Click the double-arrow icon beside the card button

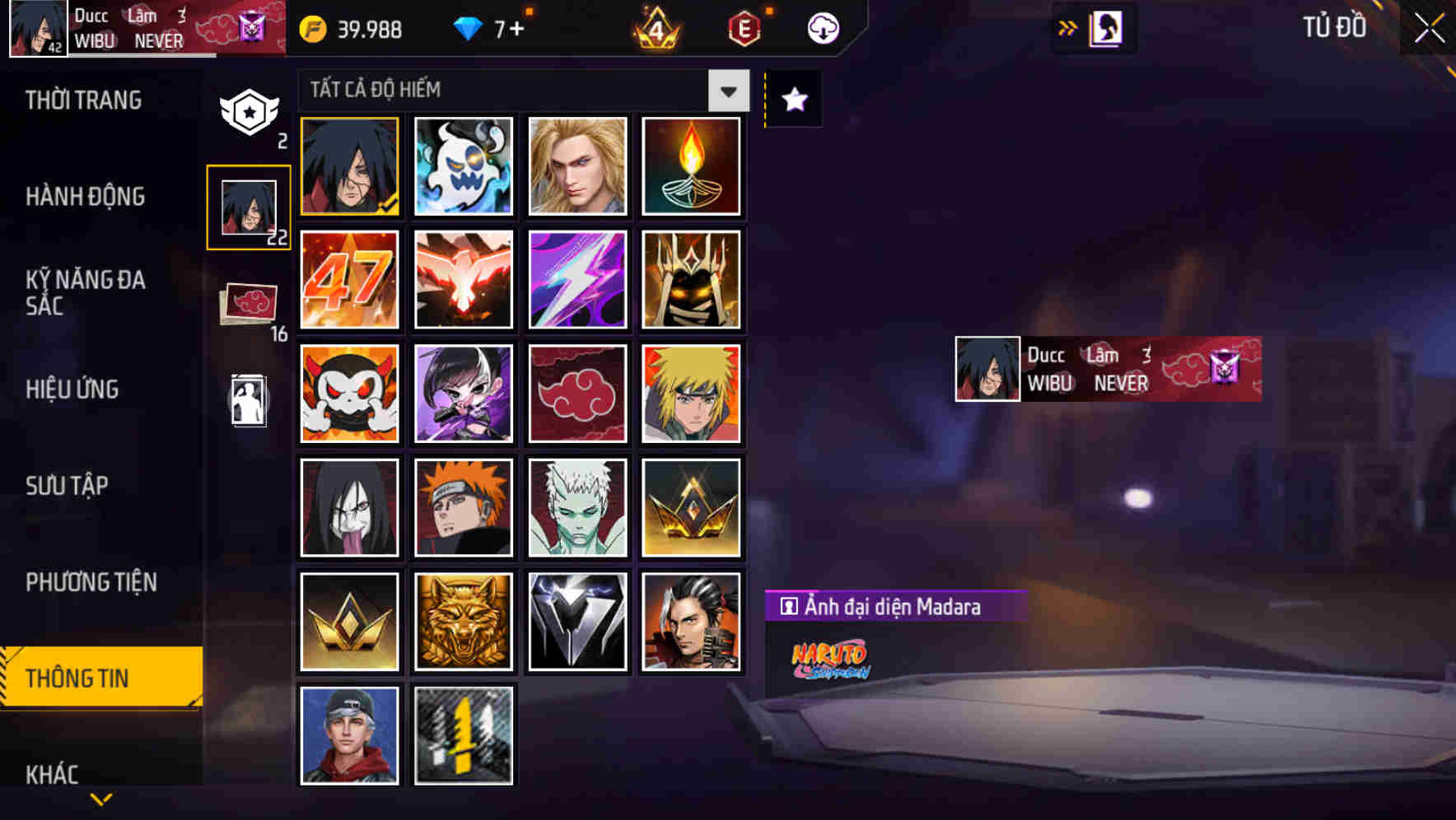[x=1067, y=27]
